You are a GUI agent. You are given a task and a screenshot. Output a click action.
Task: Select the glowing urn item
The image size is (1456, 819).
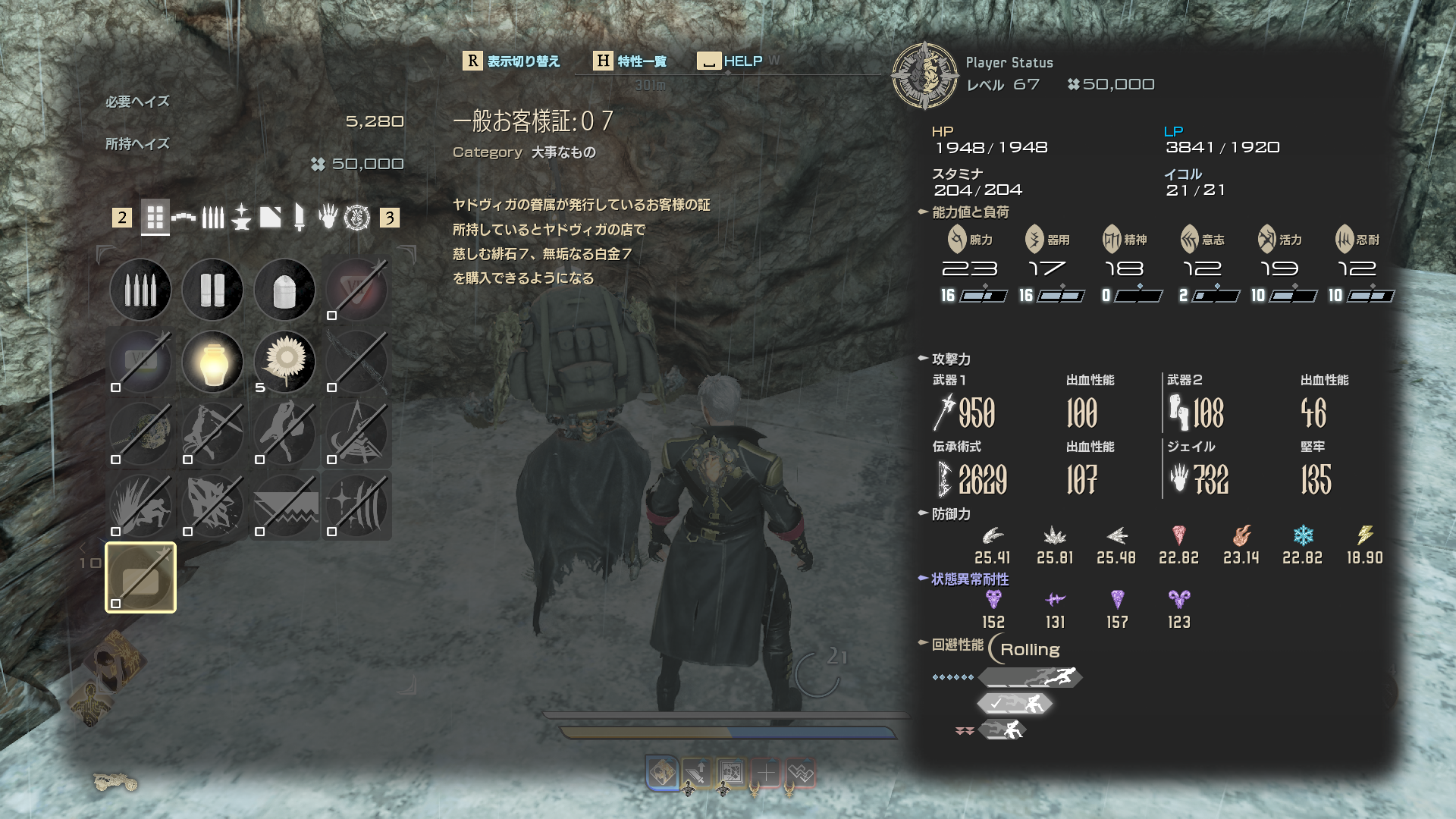(x=212, y=362)
